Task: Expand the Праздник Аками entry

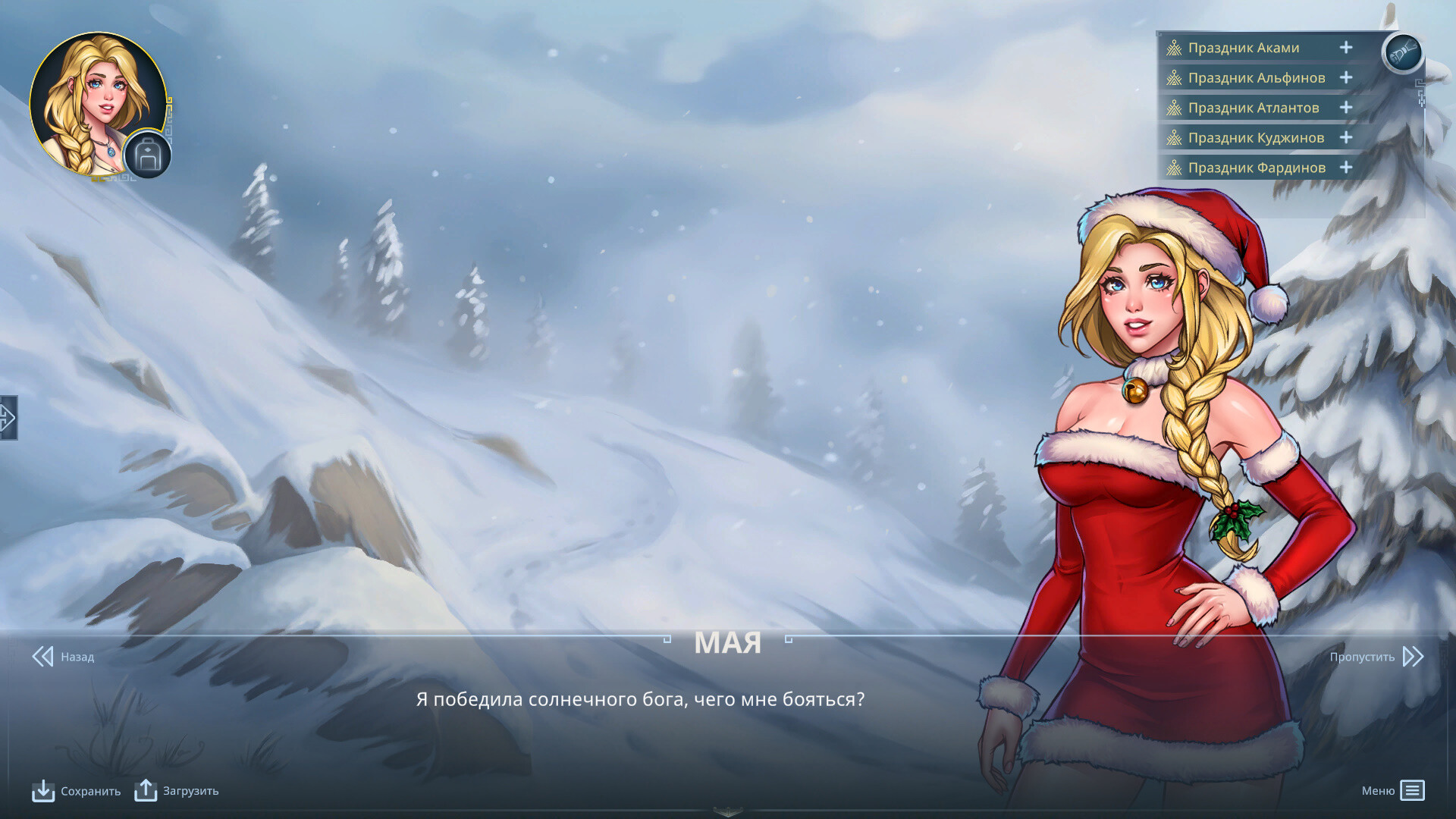Action: pos(1346,48)
